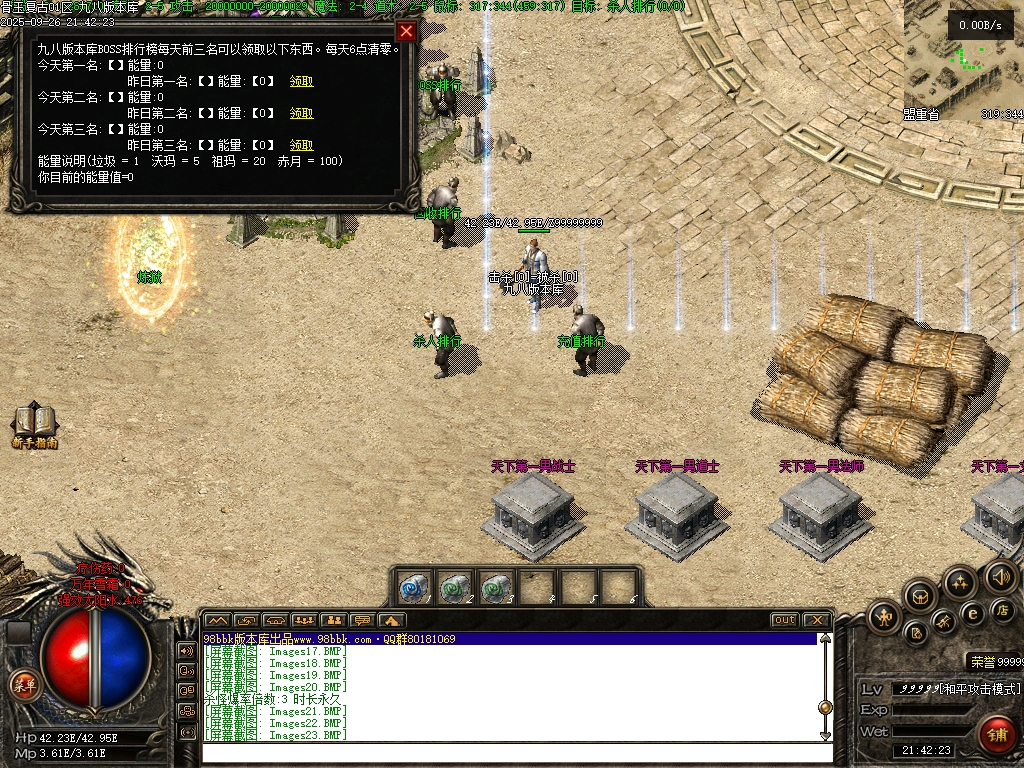Close the chat window with its X button
The image size is (1024, 768).
pyautogui.click(x=816, y=620)
